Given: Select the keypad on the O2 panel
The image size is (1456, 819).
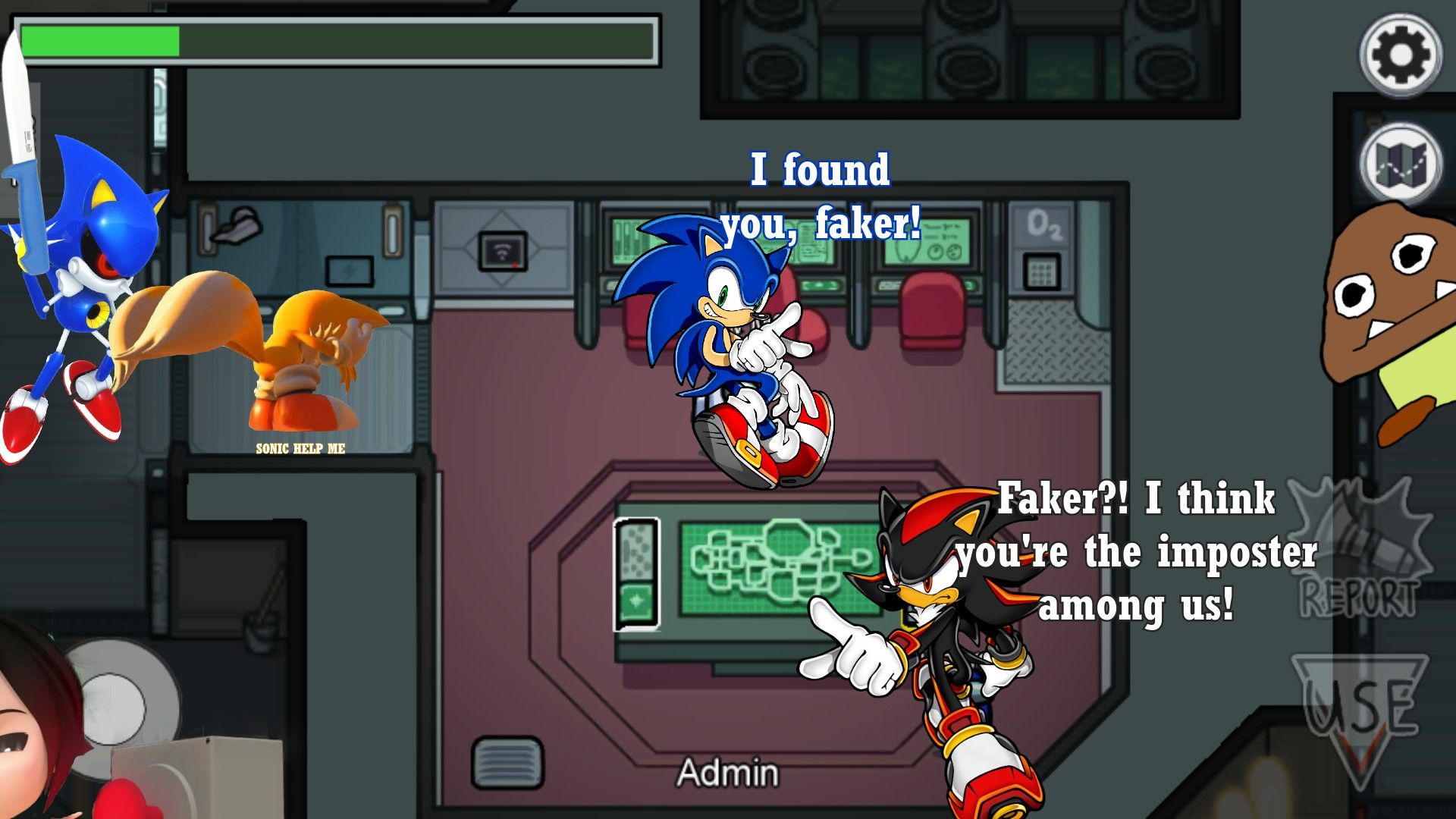Looking at the screenshot, I should 1041,270.
